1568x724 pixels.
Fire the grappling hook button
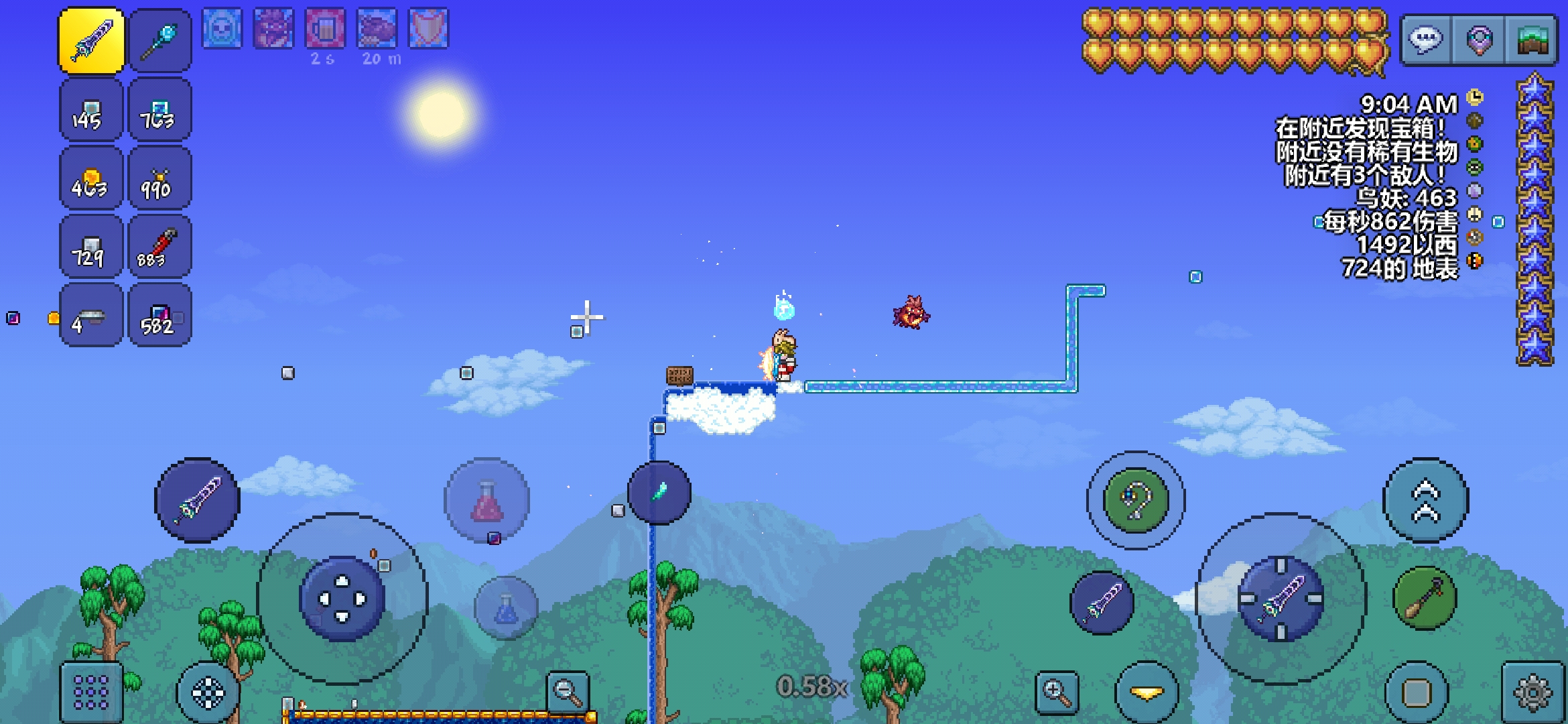tap(1136, 501)
